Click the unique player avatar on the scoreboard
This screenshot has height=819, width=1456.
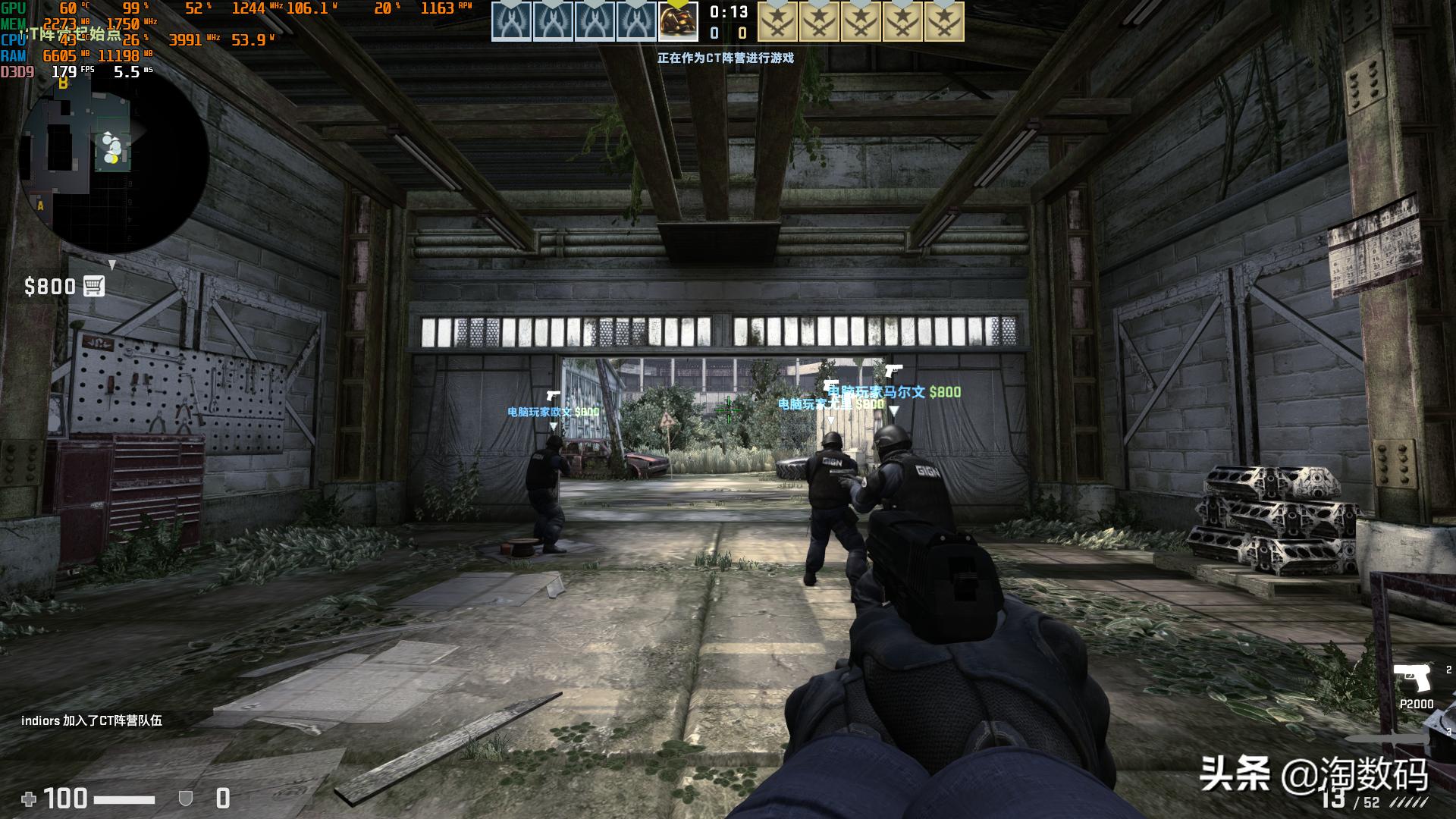point(677,22)
